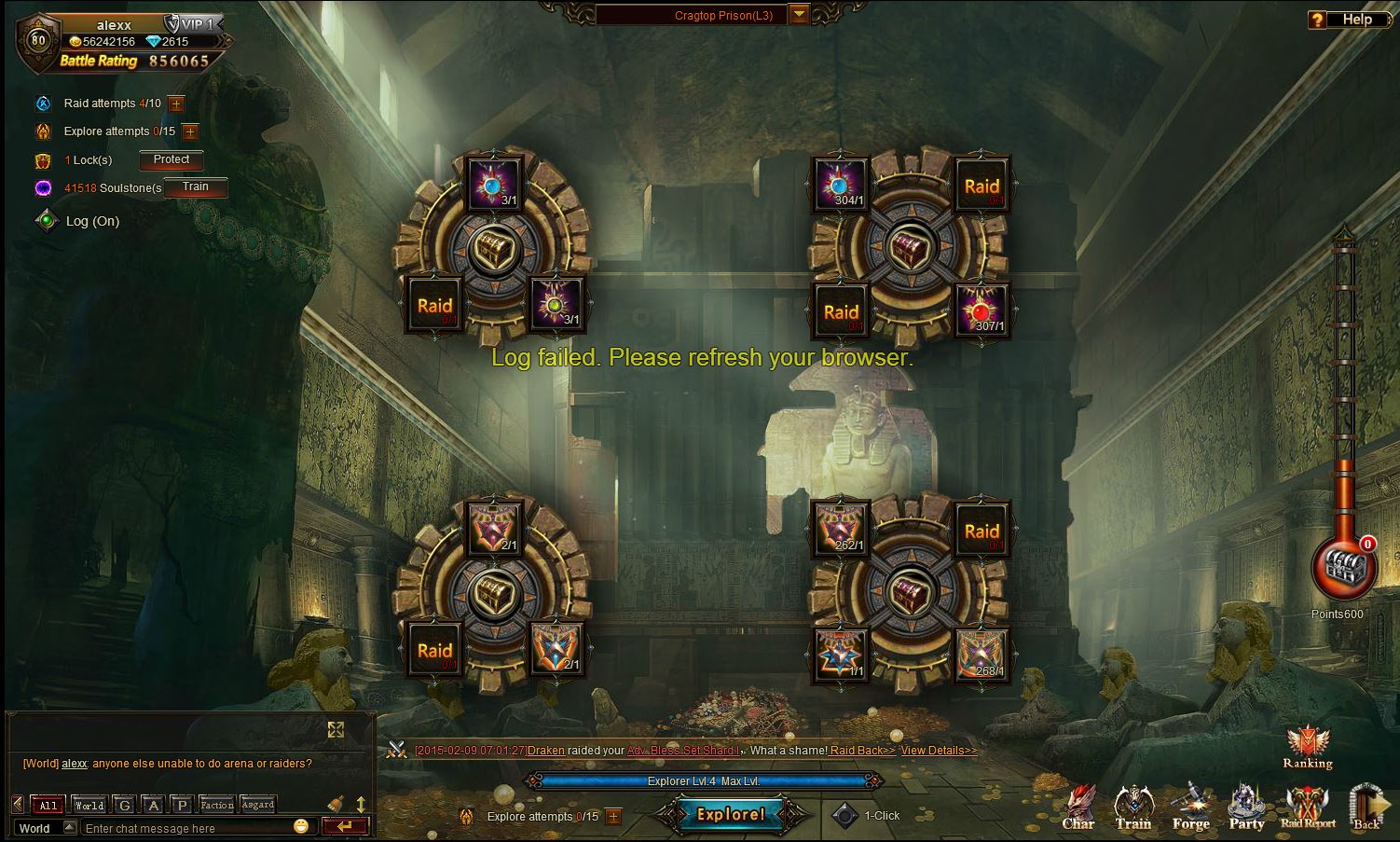Click the Explore! button

point(731,815)
